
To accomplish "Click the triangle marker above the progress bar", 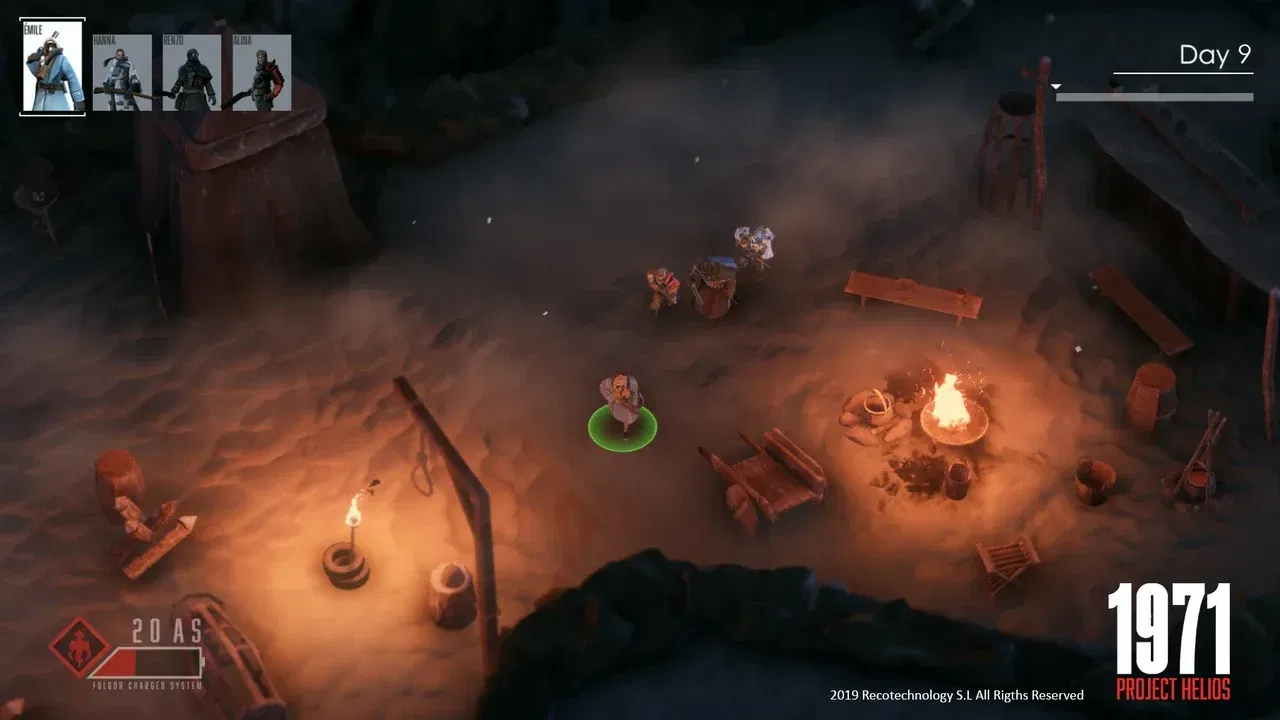I will tap(1055, 86).
